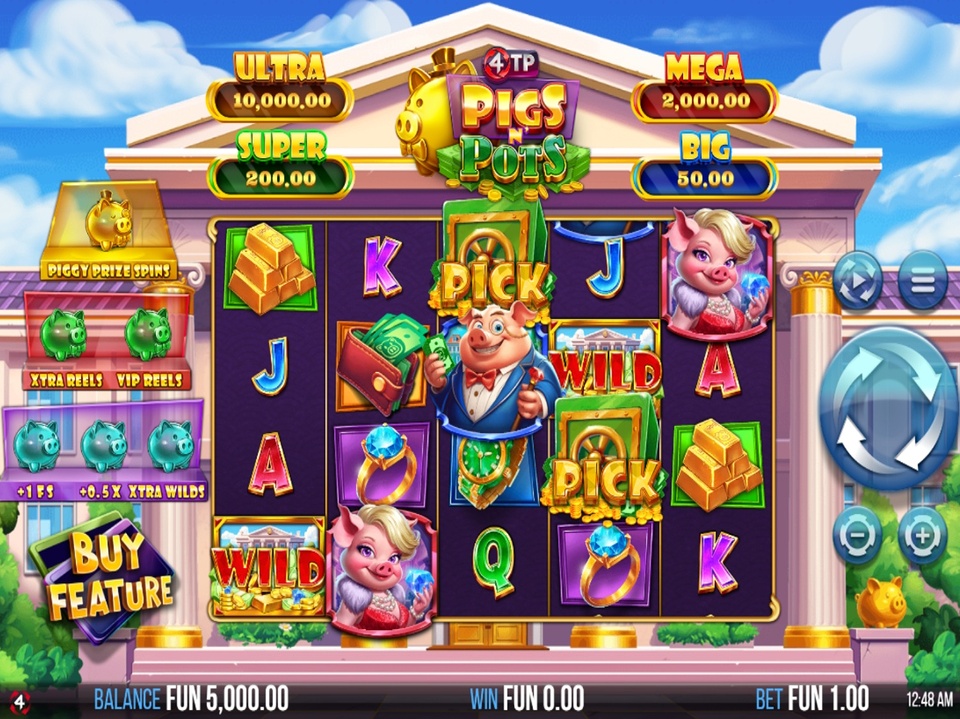
Task: Decrease the bet with the minus button
Action: [x=858, y=535]
